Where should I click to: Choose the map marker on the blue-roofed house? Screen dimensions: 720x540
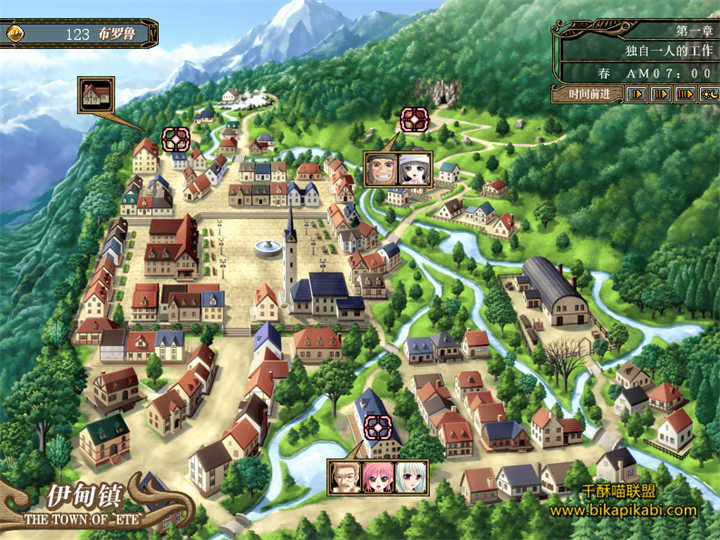point(376,427)
